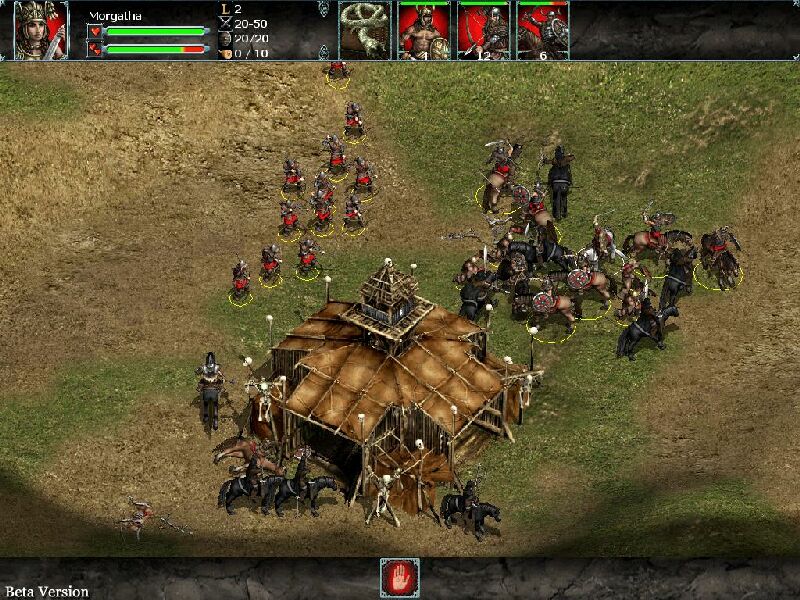Choose the archer group of 12
This screenshot has height=600, width=800.
point(483,31)
